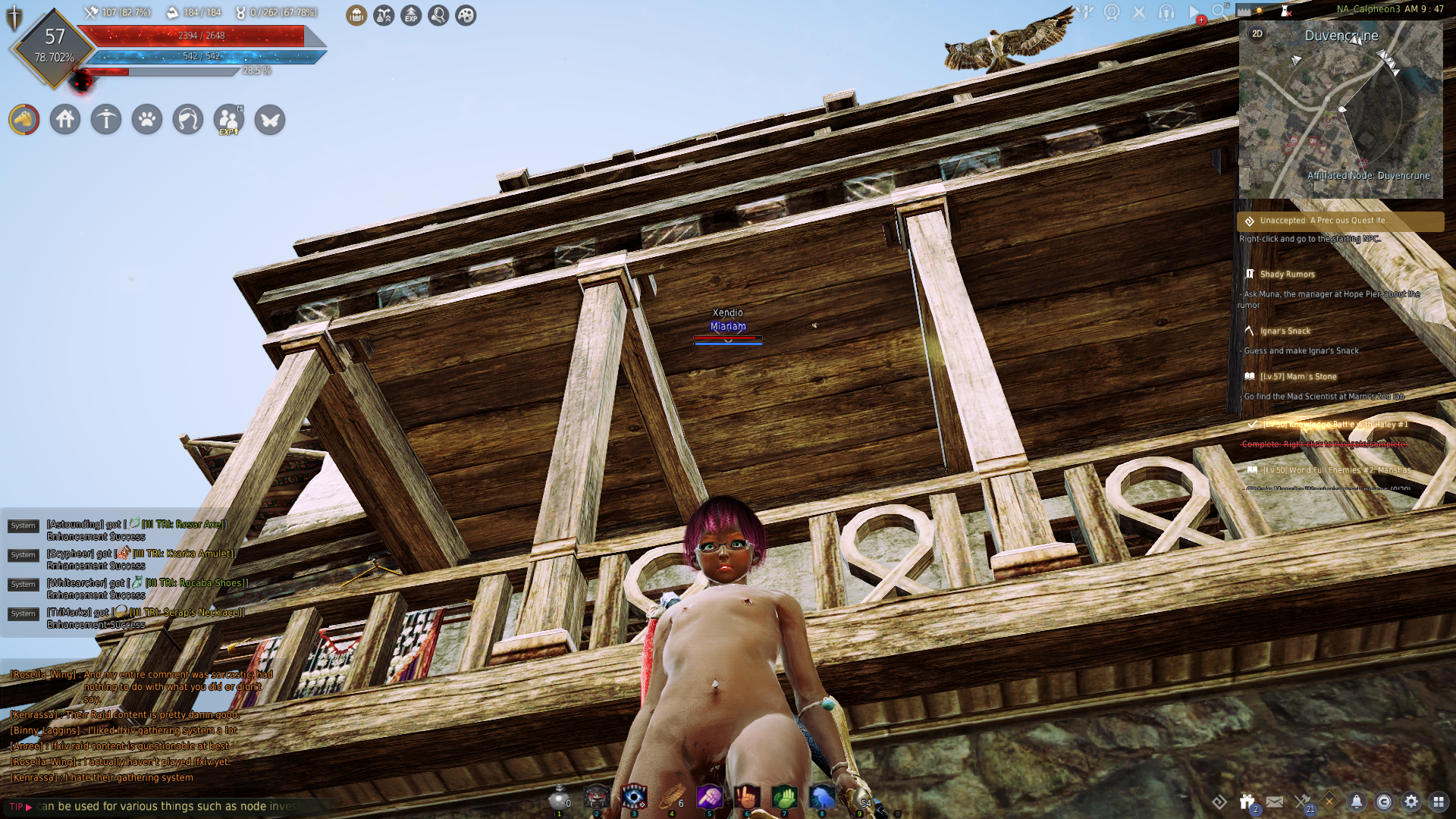
Task: Open settings with the gear icon
Action: tap(1411, 802)
